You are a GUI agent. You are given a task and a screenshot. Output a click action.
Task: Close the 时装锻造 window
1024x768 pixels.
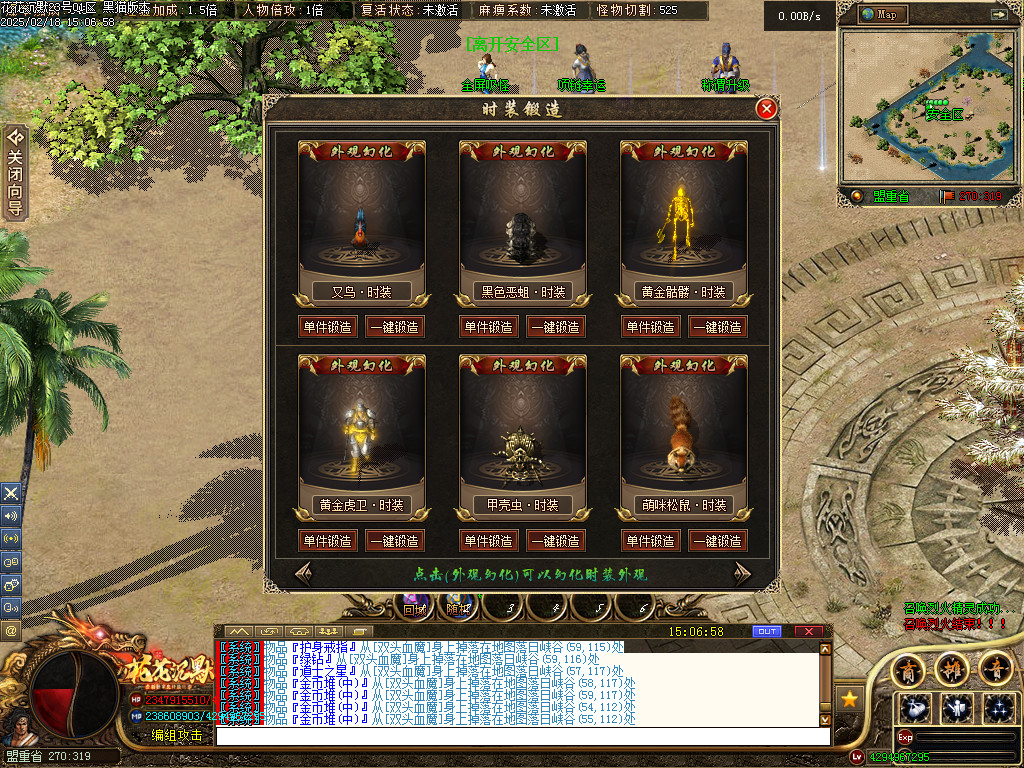pos(767,109)
